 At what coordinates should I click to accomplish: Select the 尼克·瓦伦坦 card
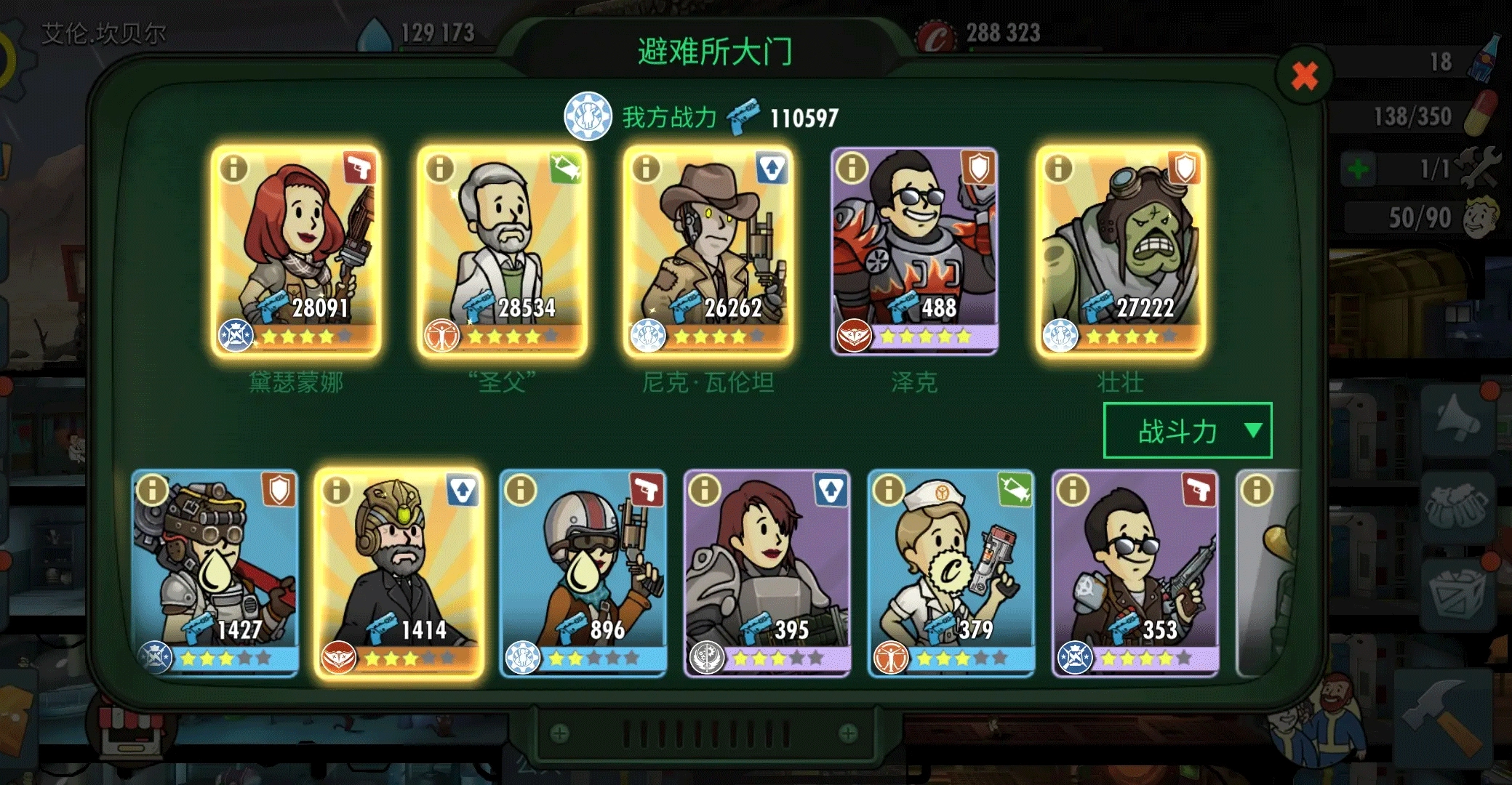tap(708, 251)
